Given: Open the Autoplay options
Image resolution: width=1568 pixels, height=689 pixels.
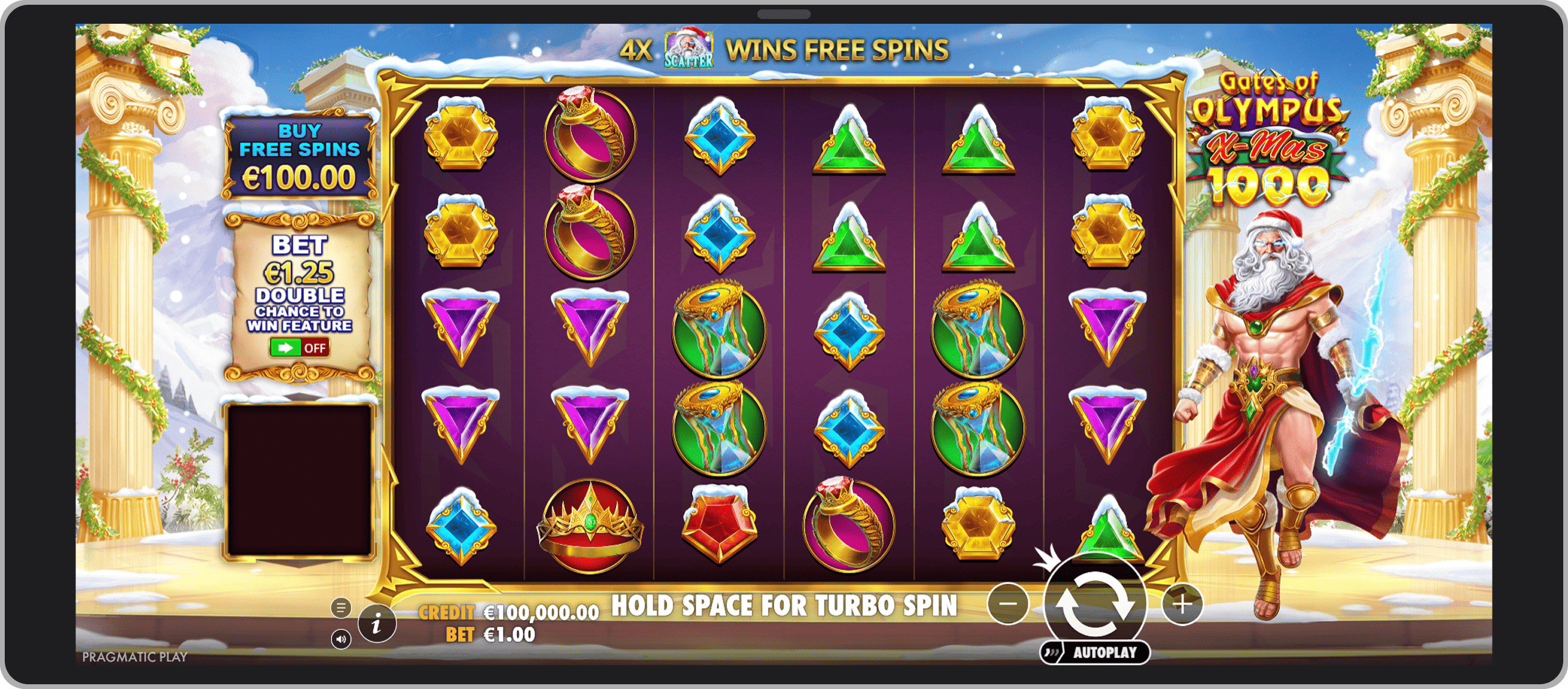Looking at the screenshot, I should coord(1095,653).
